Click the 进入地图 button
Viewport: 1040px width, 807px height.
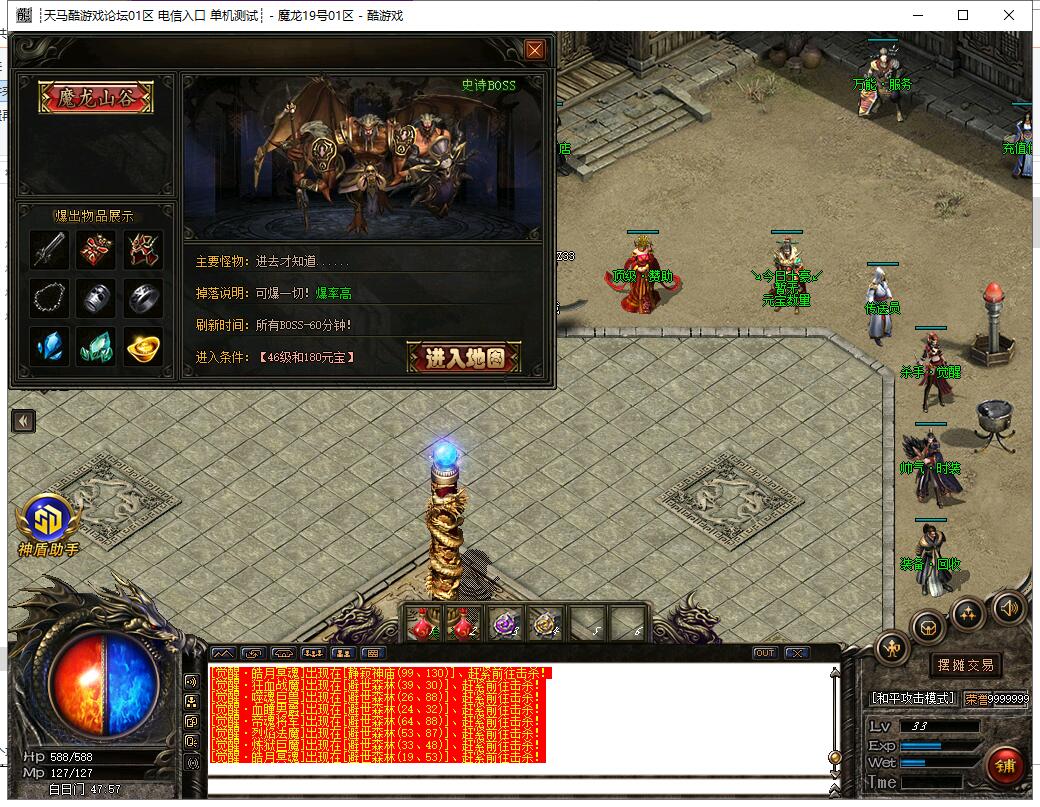tap(464, 357)
